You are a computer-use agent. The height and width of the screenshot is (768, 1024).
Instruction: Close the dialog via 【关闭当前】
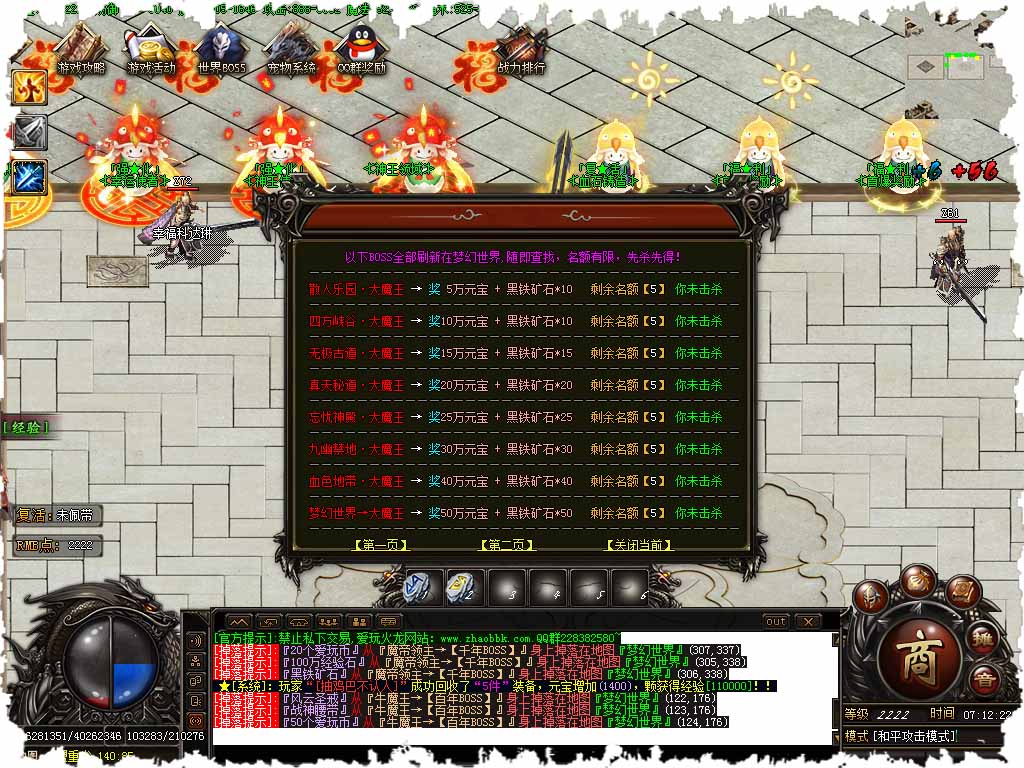639,545
